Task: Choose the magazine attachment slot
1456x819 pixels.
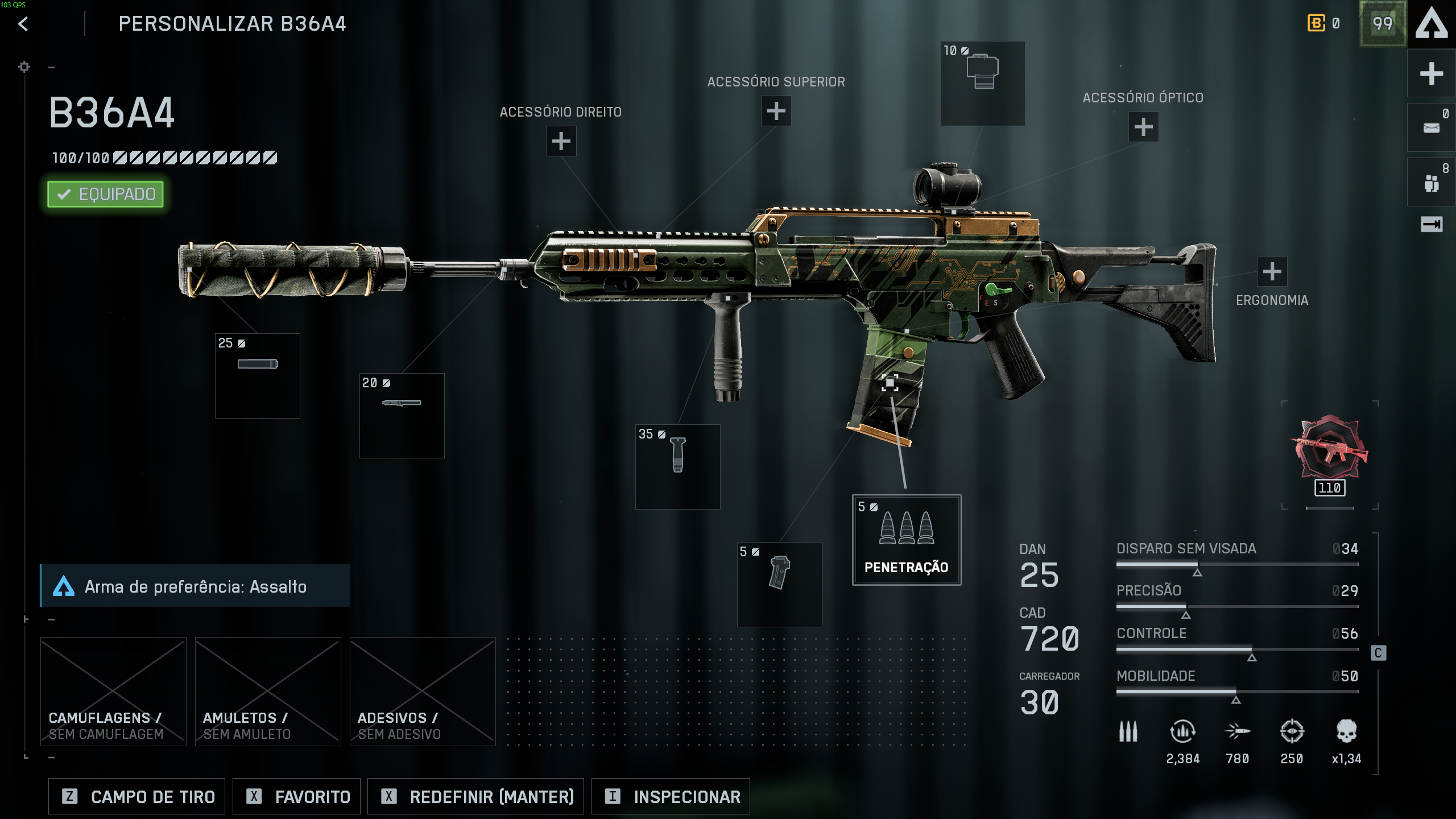Action: (x=779, y=584)
